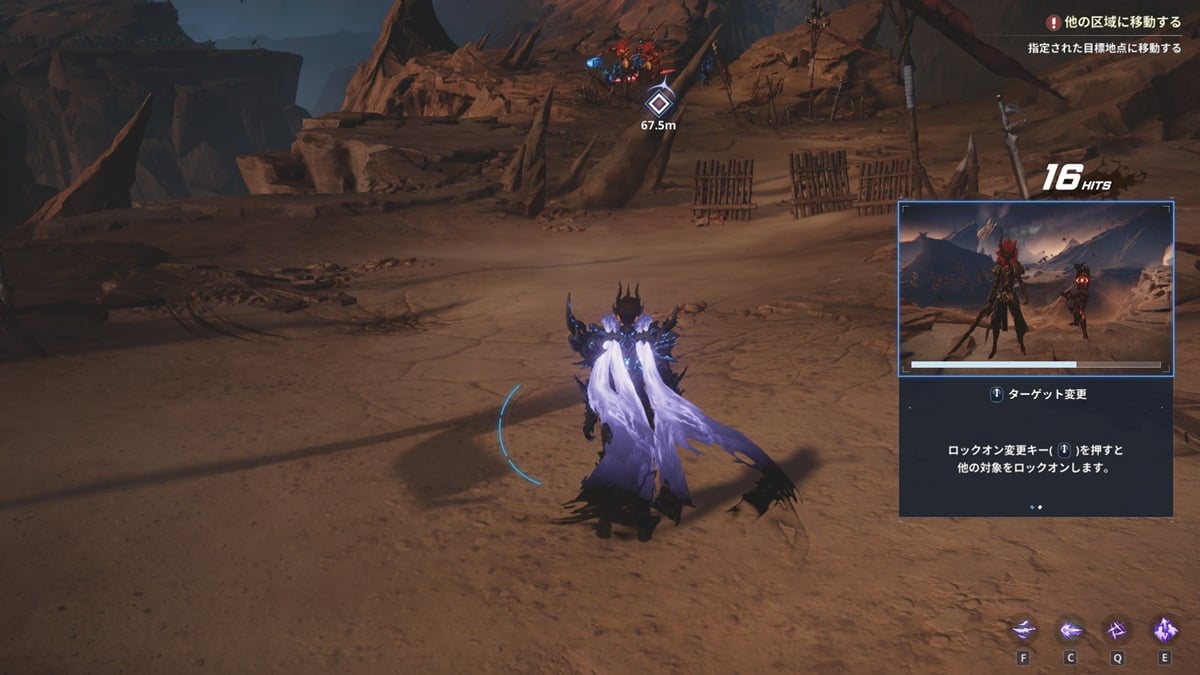Activate the E two-figures skill
The image size is (1200, 675).
[x=1164, y=630]
